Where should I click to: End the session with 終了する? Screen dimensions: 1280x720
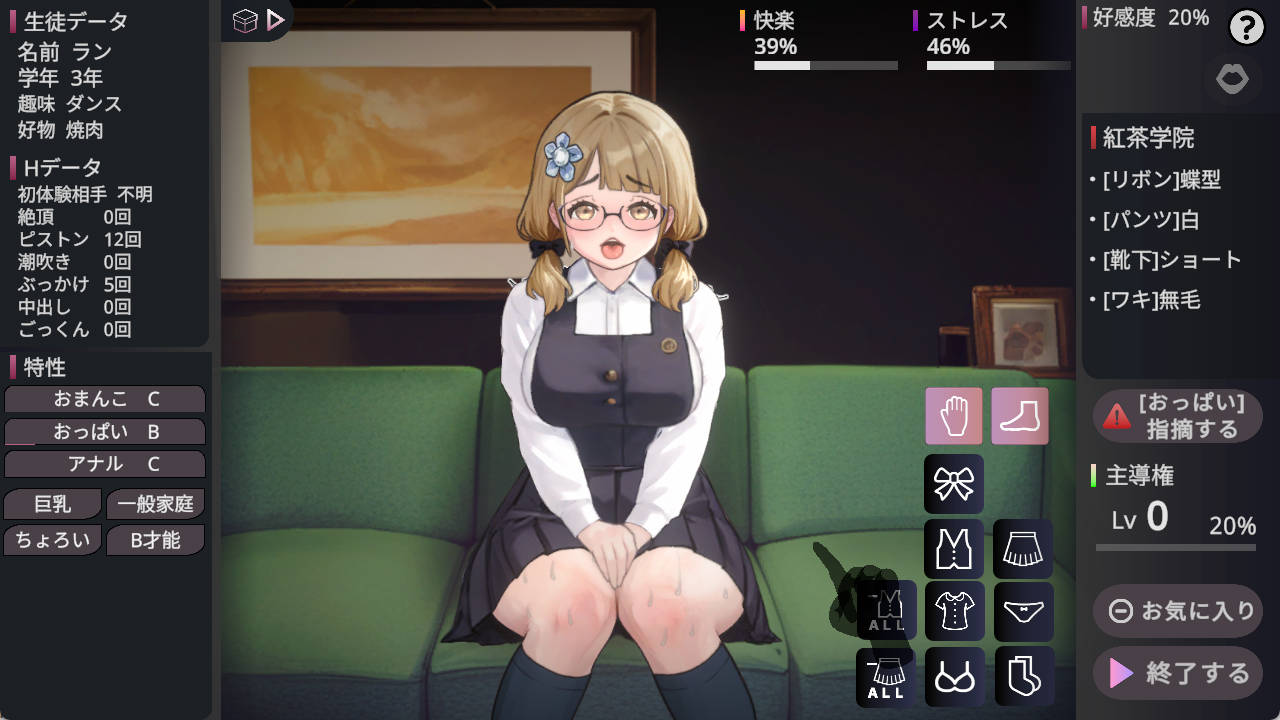click(x=1178, y=673)
